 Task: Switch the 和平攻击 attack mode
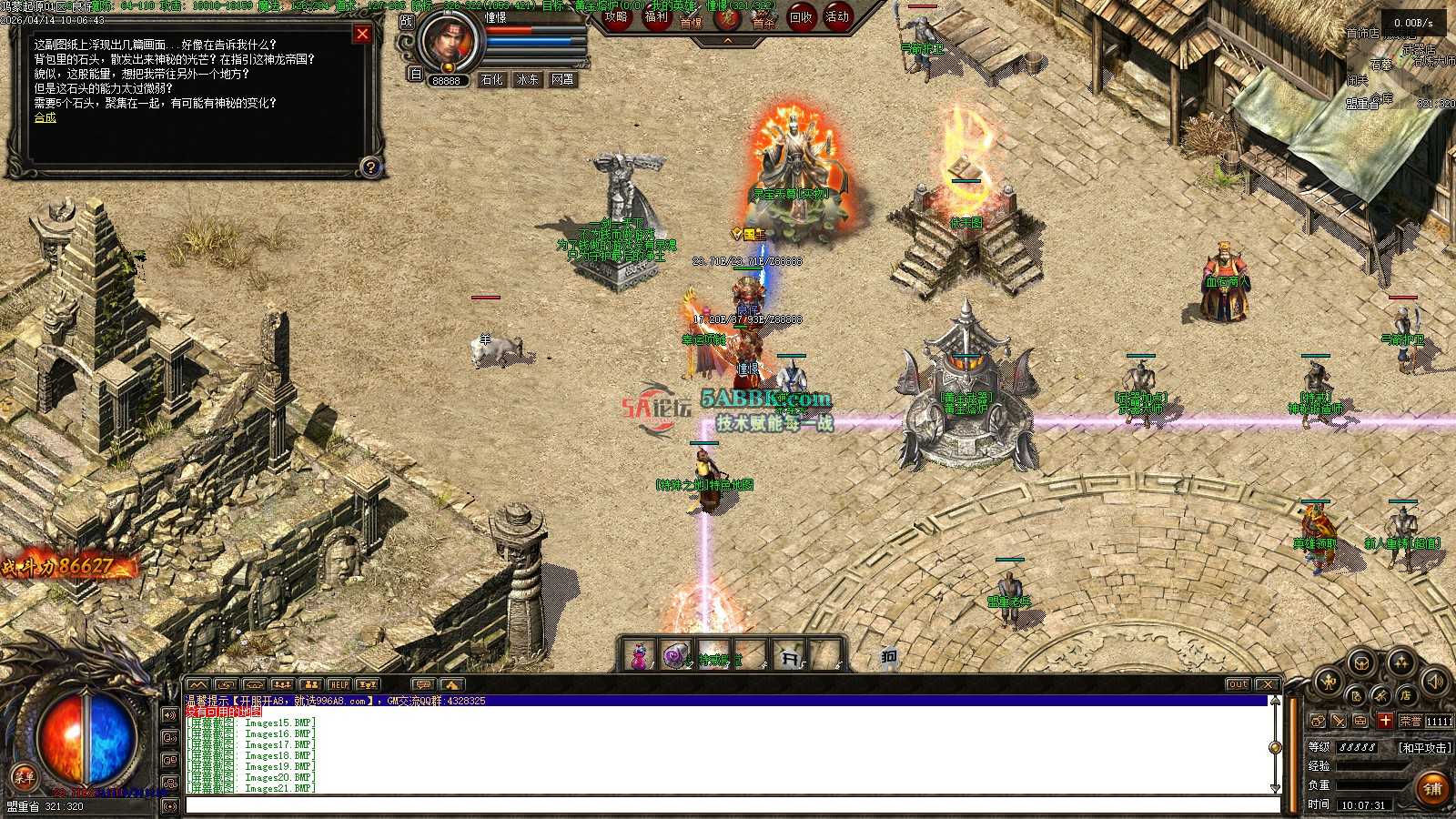click(x=1425, y=747)
